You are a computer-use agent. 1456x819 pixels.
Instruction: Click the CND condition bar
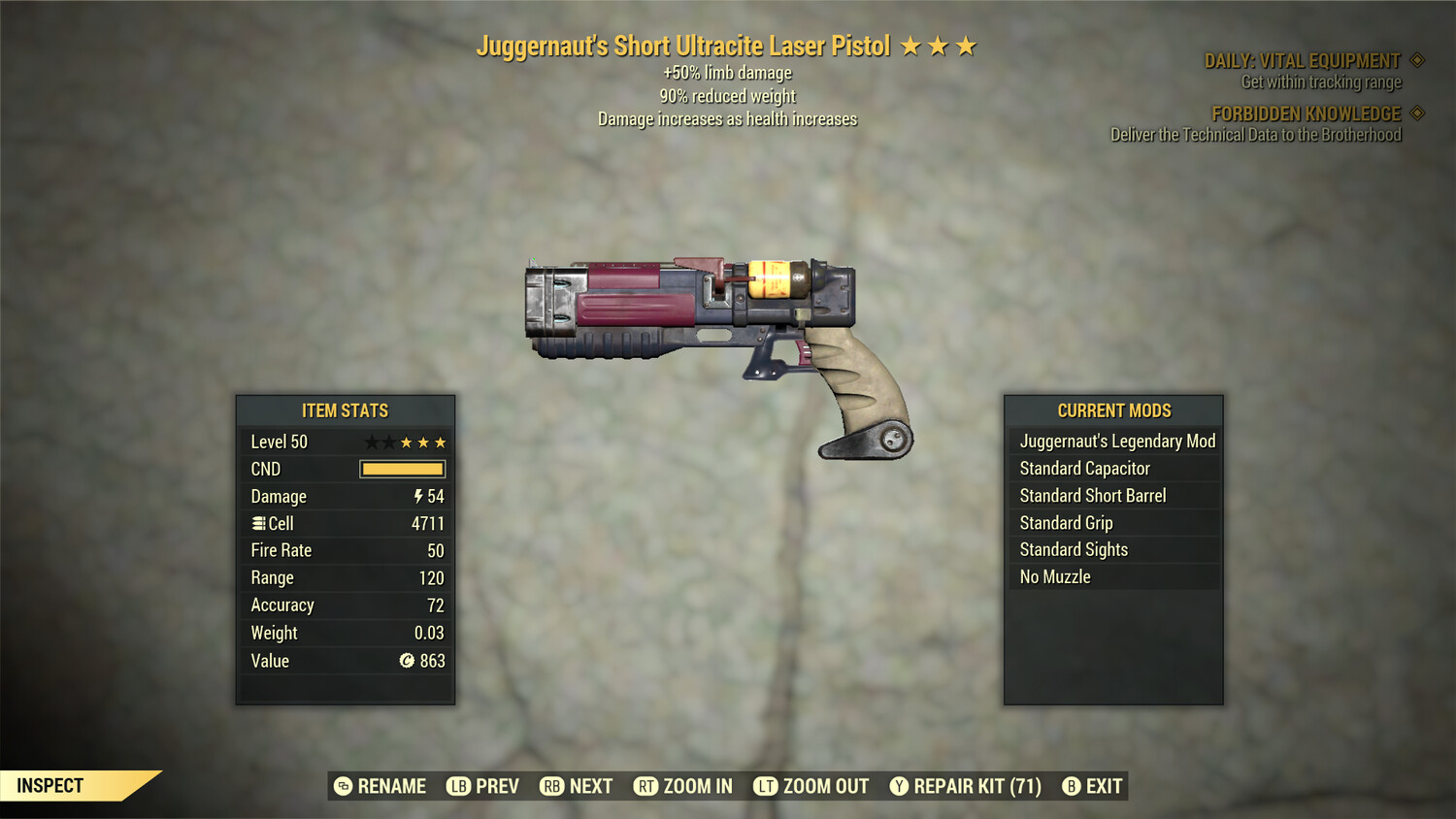tap(402, 469)
